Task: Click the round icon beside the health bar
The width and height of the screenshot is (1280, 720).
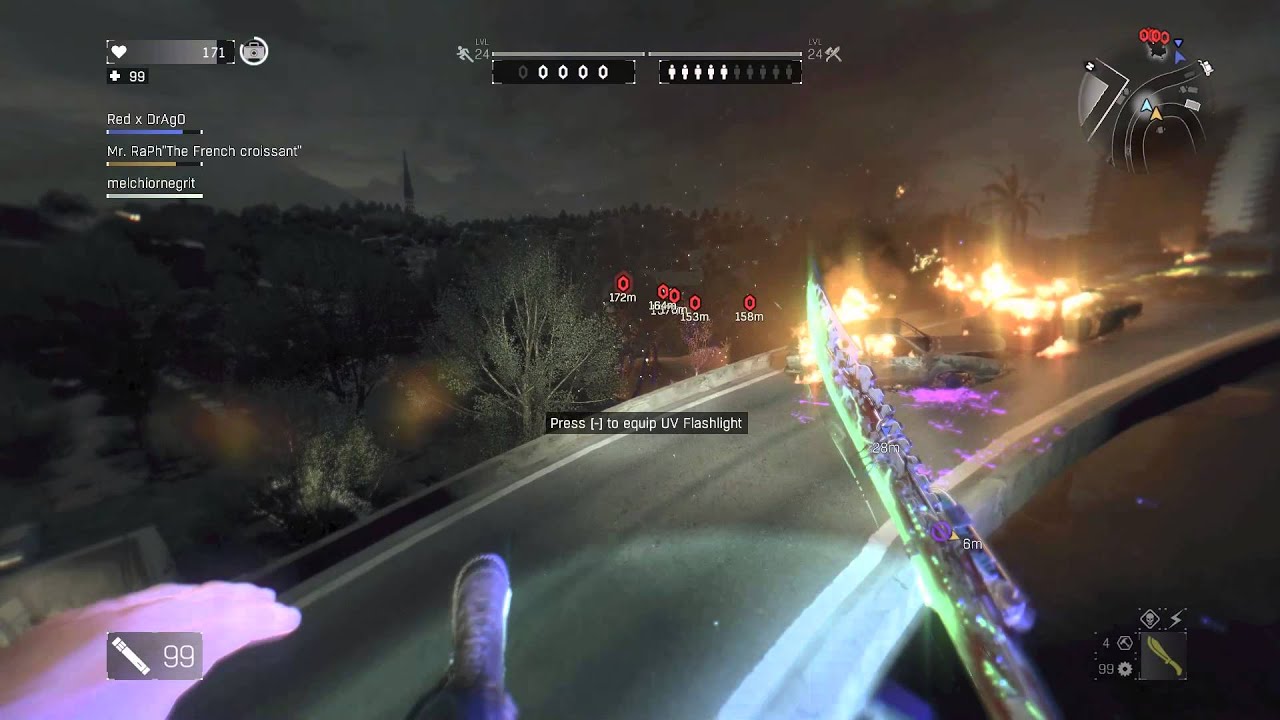Action: [254, 51]
